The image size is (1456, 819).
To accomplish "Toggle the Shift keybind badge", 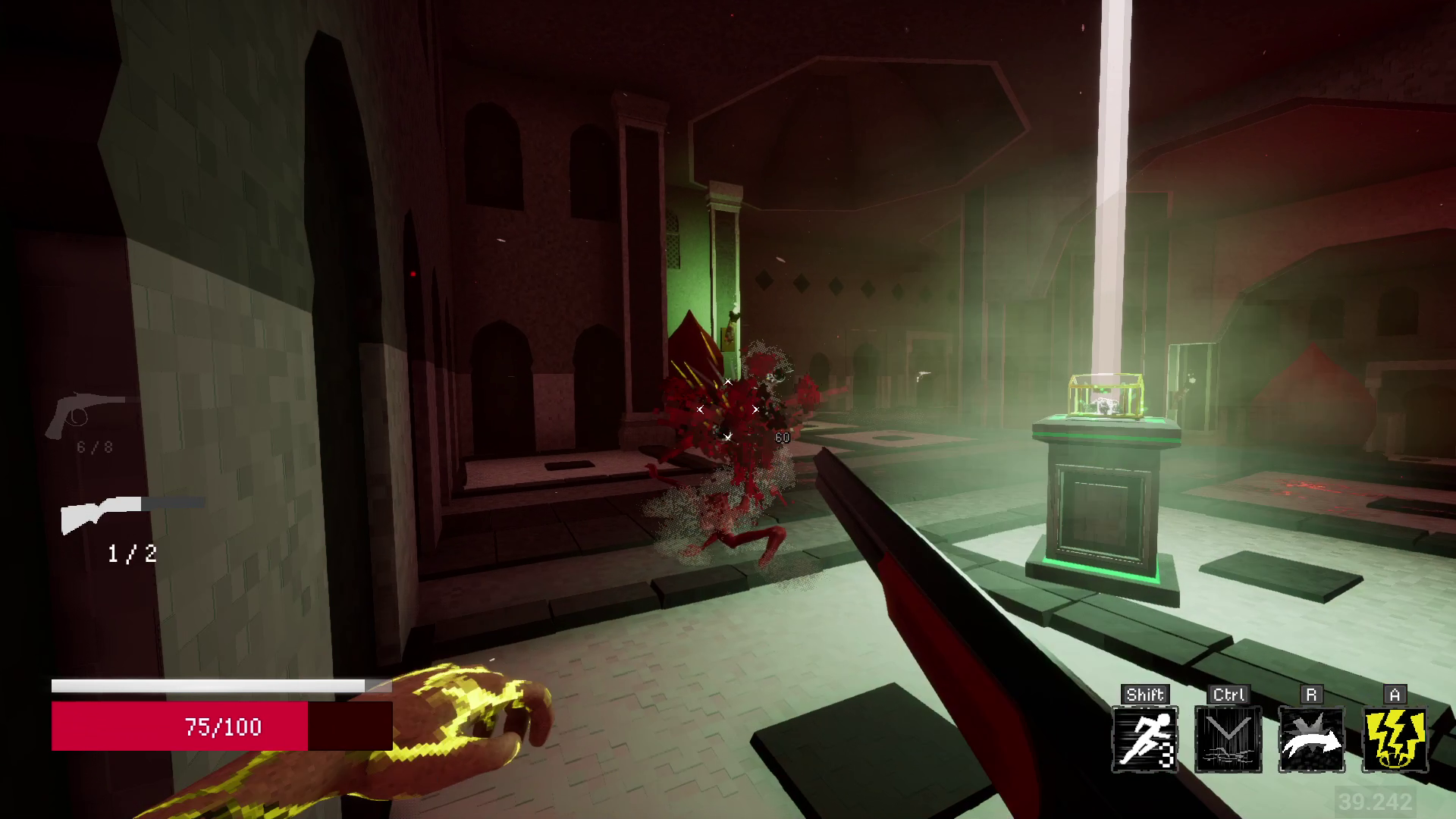I will click(1145, 693).
